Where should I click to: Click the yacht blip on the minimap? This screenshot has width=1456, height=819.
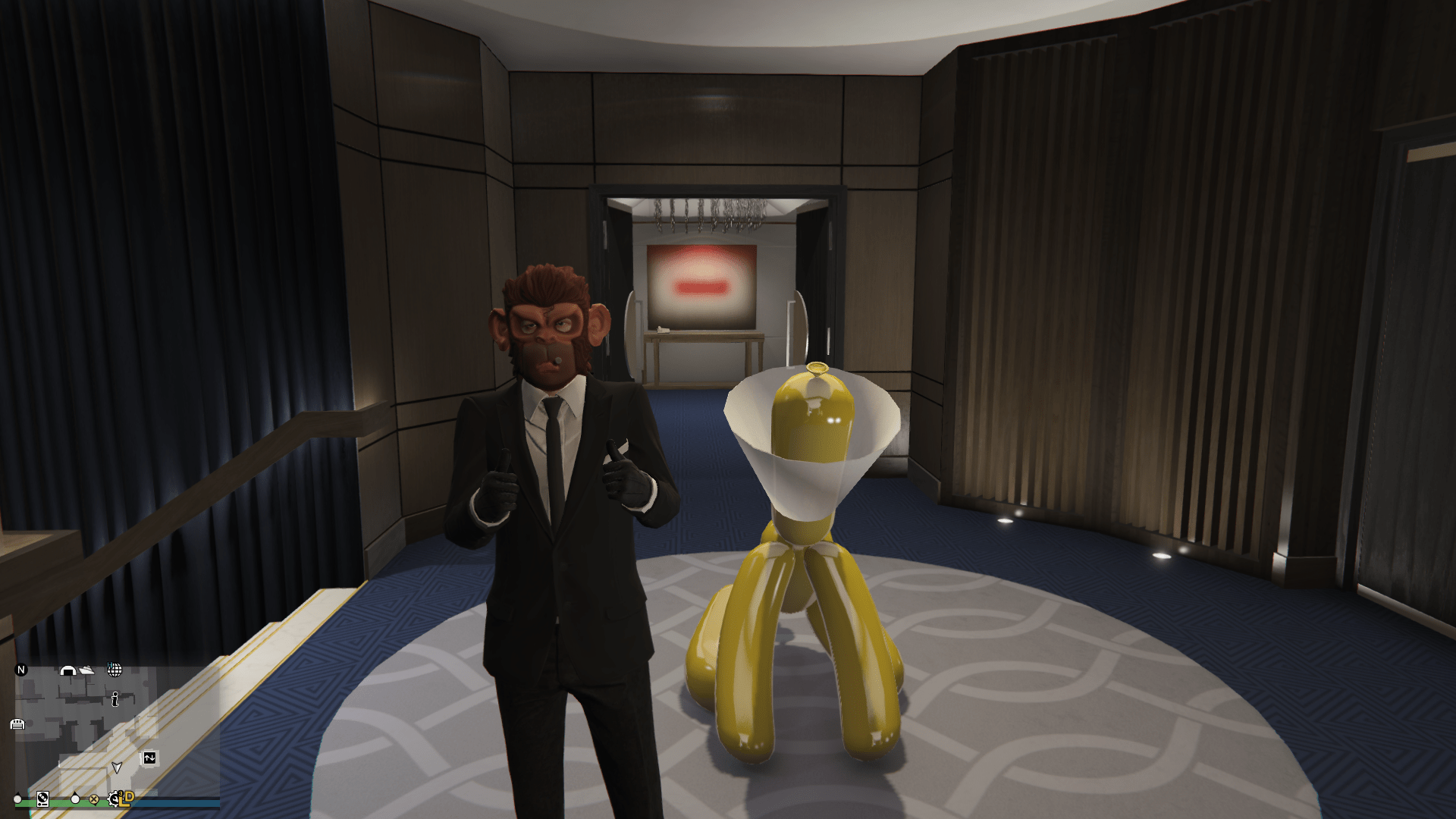tap(86, 670)
